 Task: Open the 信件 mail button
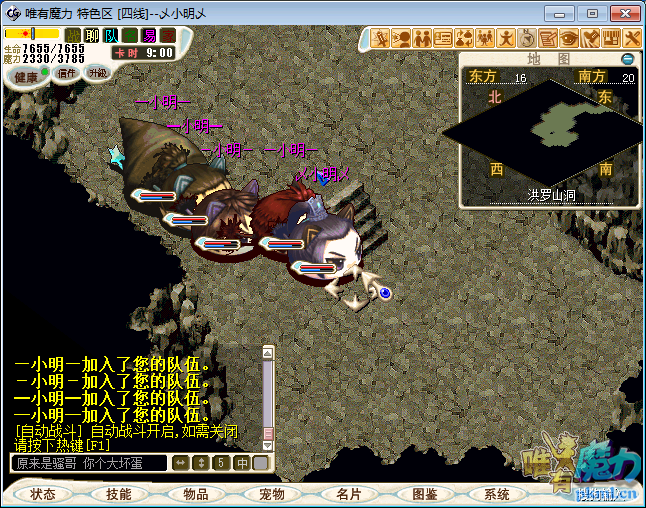coord(68,73)
